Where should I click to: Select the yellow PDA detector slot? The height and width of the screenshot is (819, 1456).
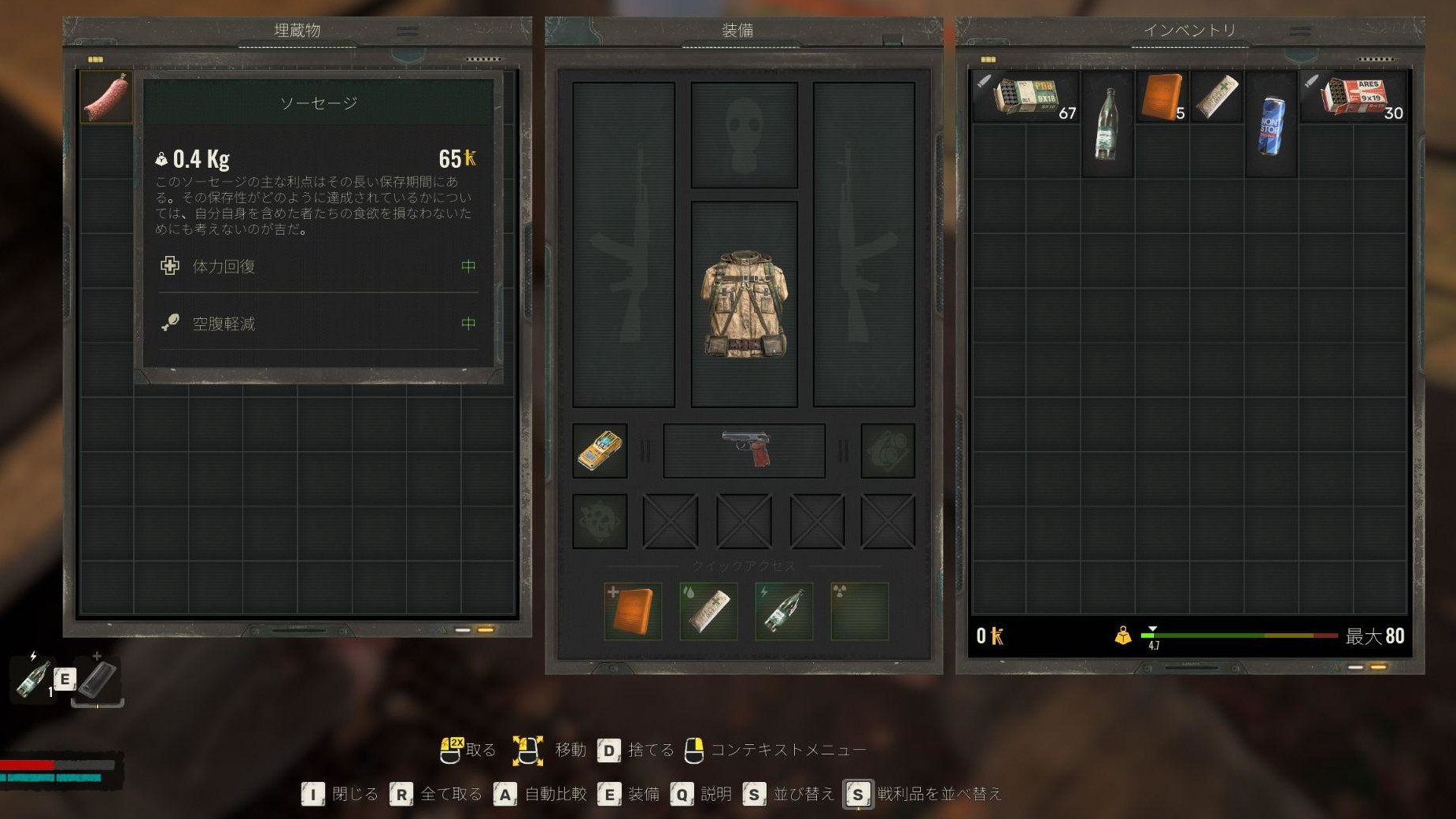600,450
